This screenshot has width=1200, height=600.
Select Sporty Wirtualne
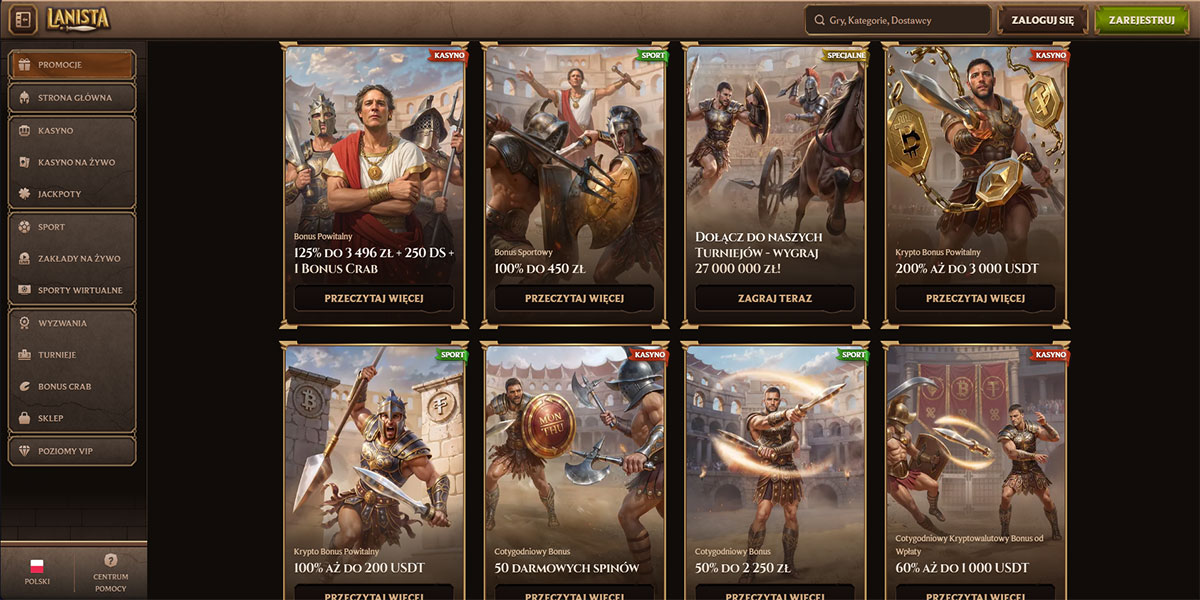(71, 290)
